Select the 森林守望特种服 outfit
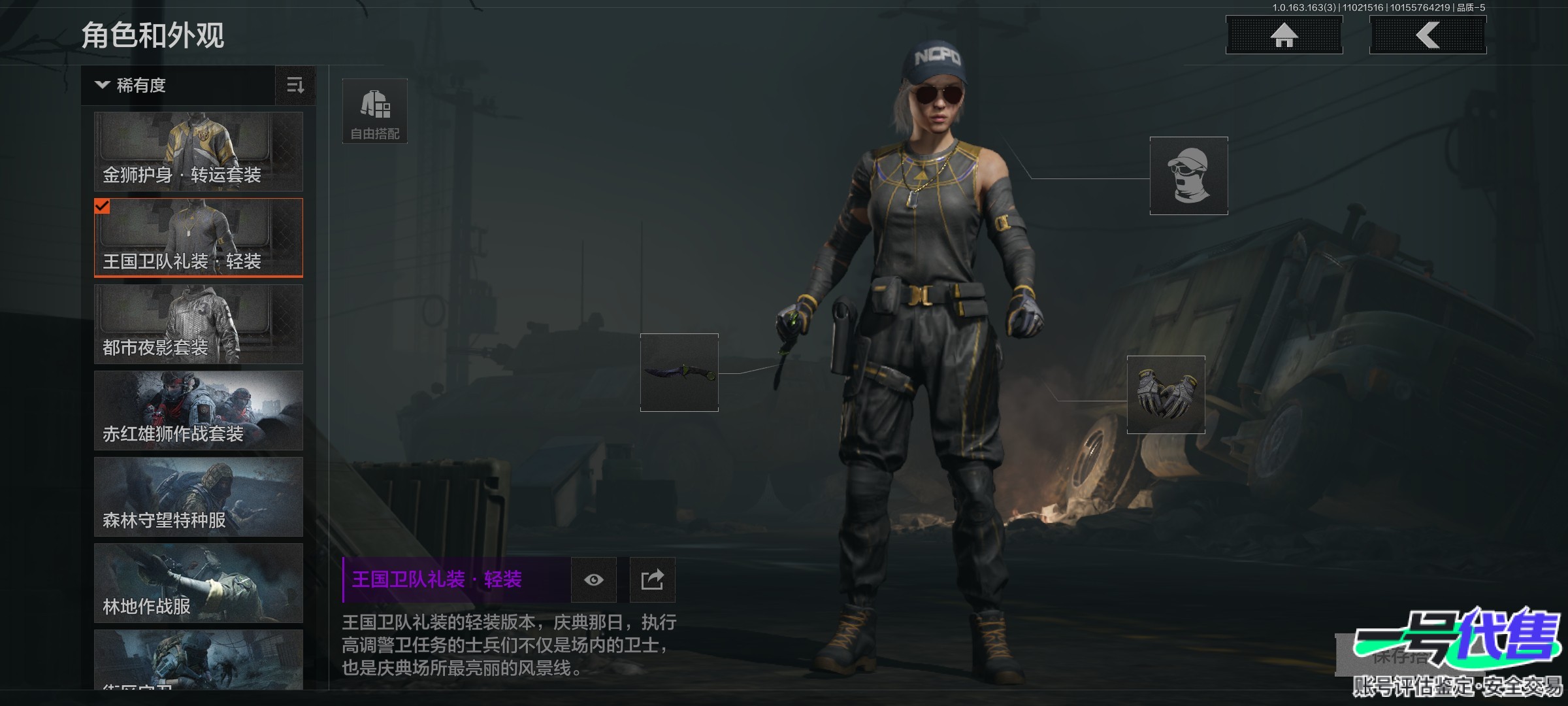Screen dimensions: 1568x706 (x=199, y=497)
